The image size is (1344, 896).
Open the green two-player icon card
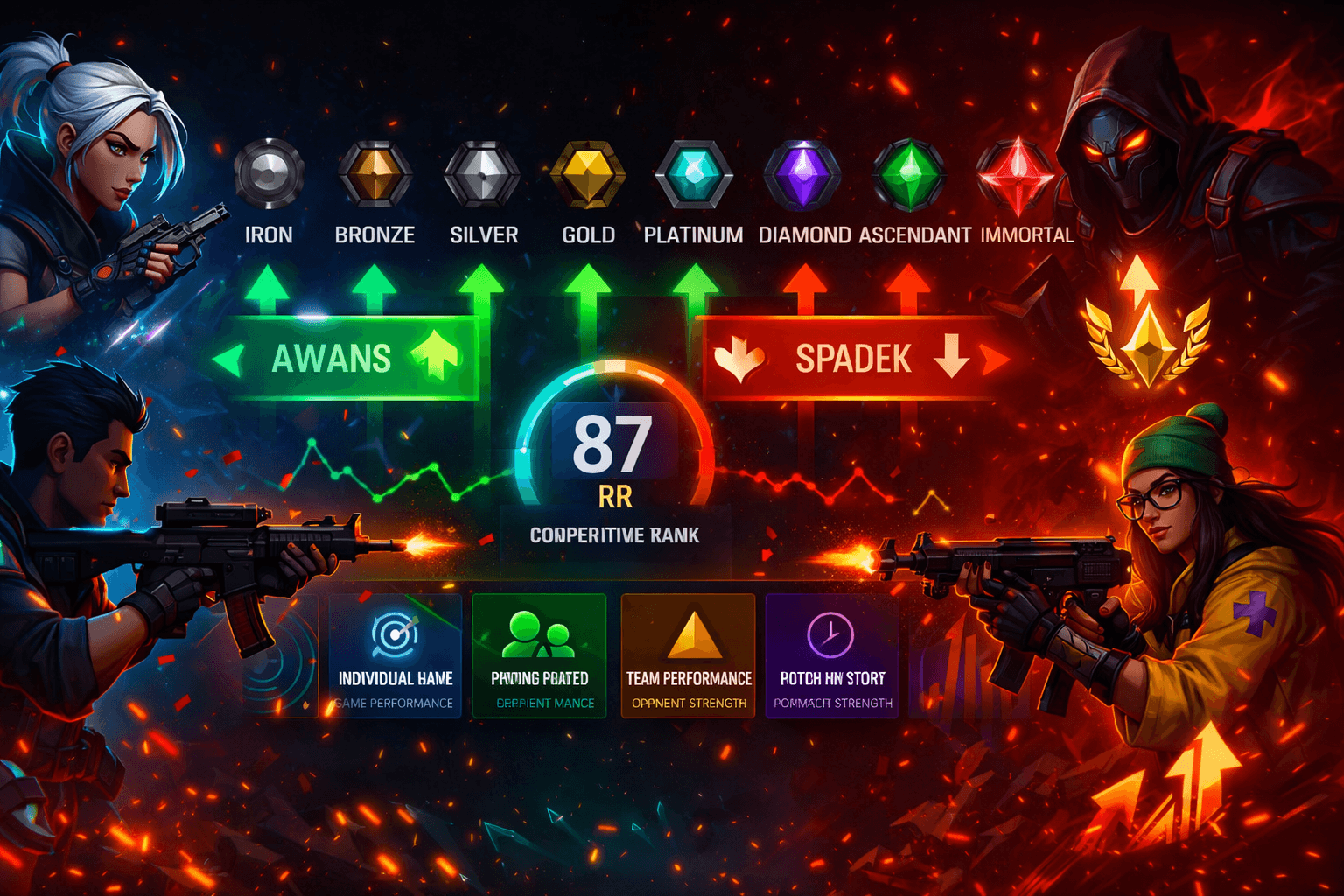[539, 656]
